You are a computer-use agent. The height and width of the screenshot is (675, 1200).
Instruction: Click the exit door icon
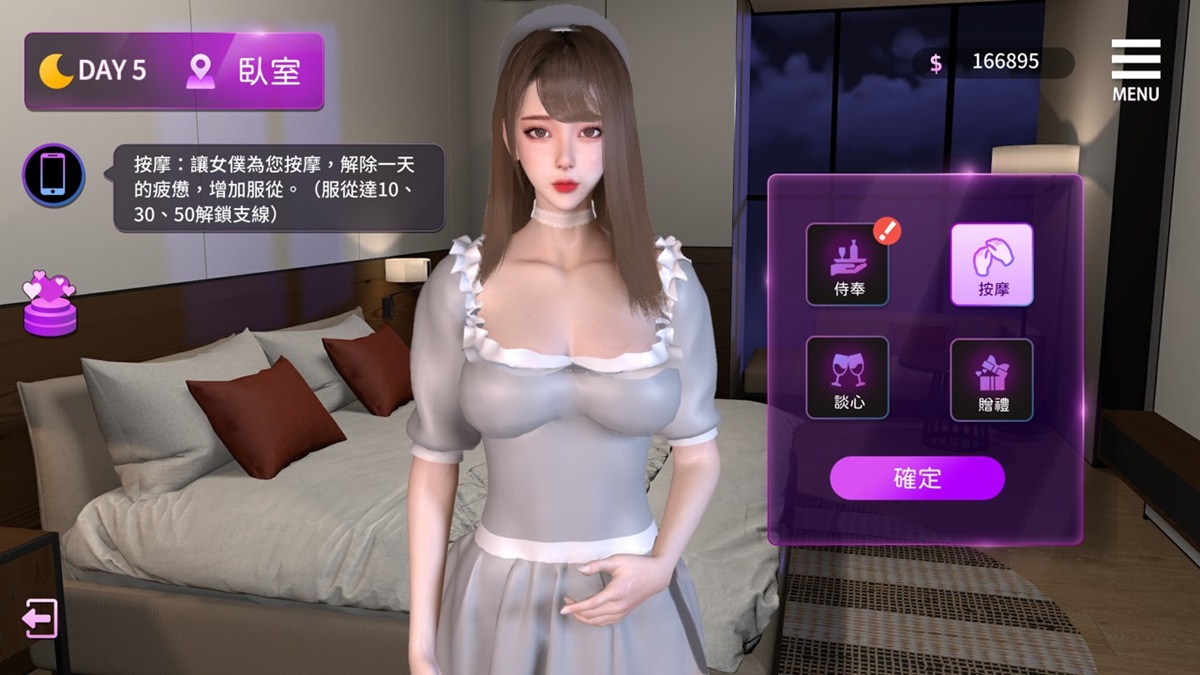tap(40, 618)
